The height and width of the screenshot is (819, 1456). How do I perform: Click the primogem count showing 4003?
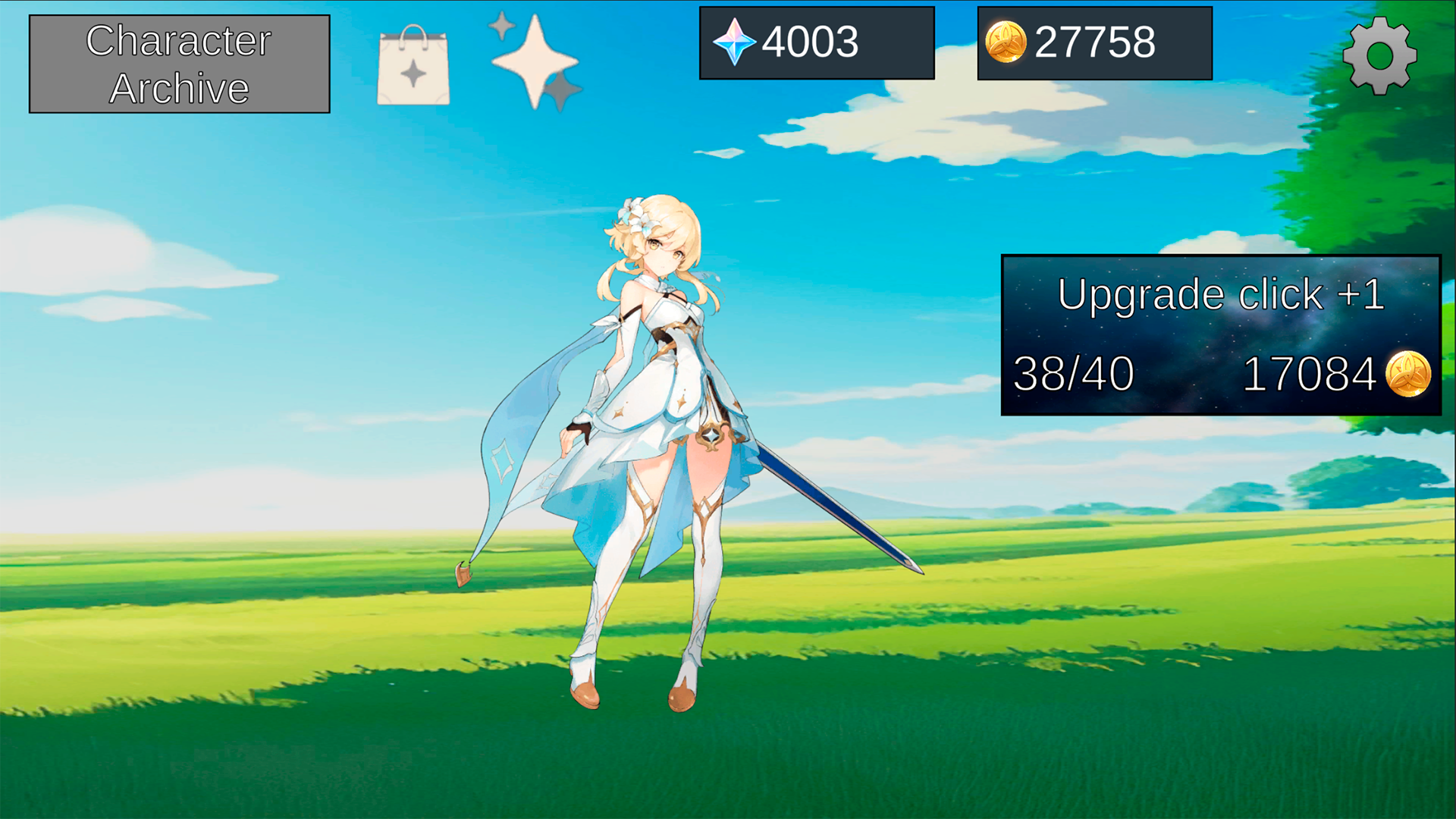(x=810, y=43)
